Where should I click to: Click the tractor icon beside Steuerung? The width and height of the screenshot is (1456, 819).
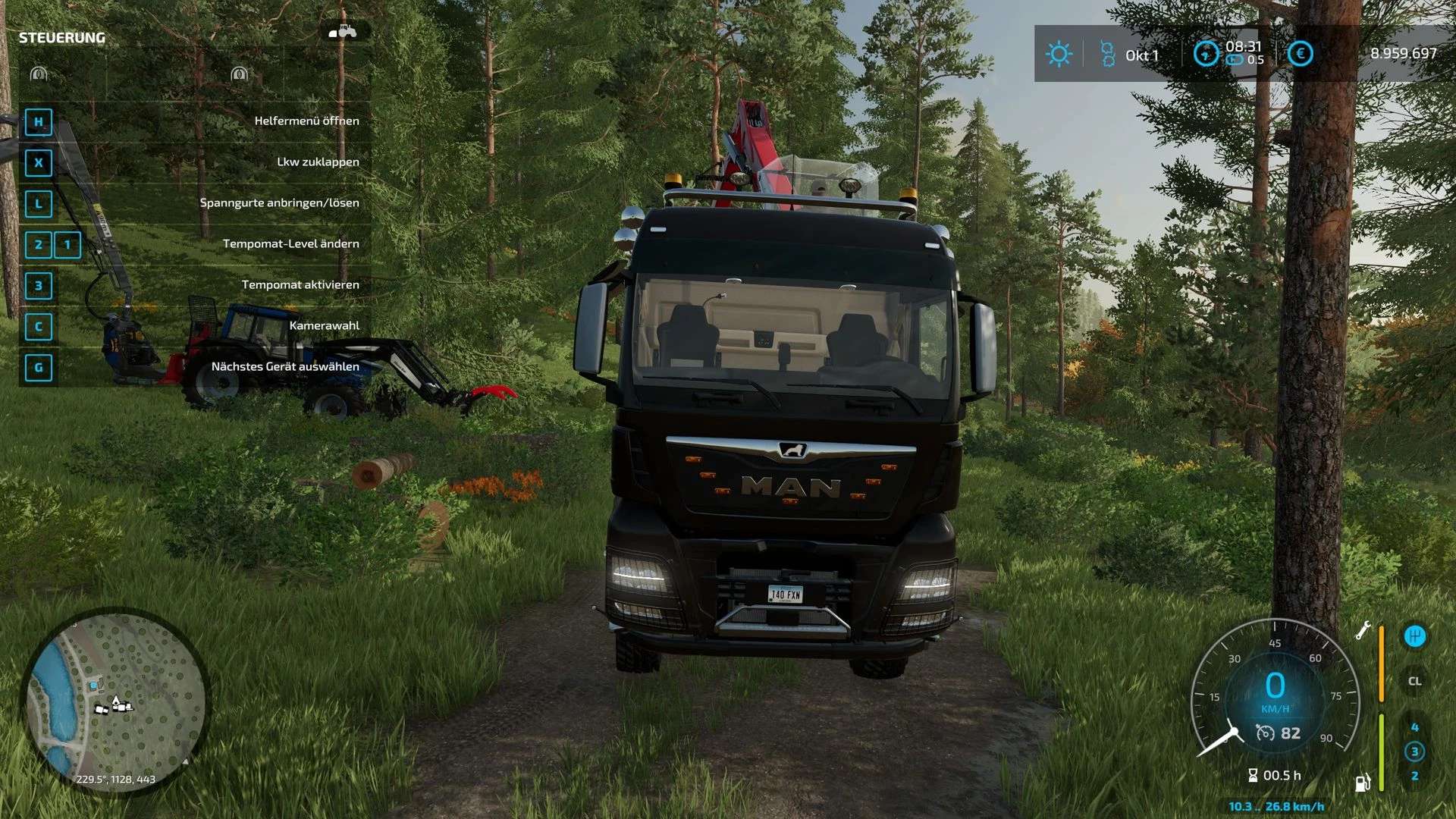[343, 32]
